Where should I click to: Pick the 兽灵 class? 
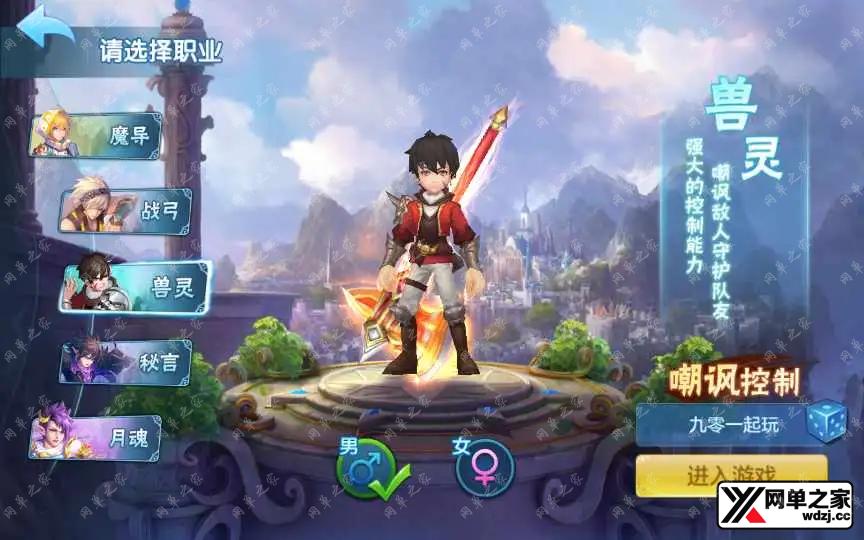135,287
